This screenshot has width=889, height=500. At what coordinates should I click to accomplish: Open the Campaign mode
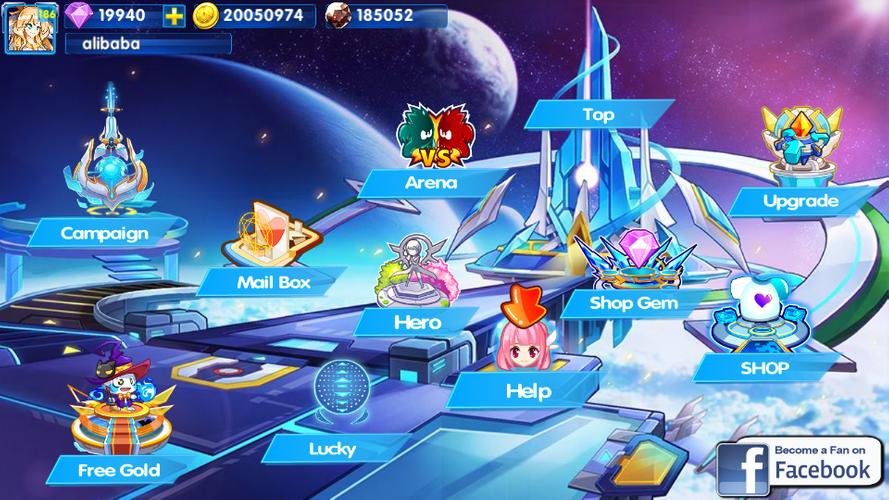click(x=104, y=233)
